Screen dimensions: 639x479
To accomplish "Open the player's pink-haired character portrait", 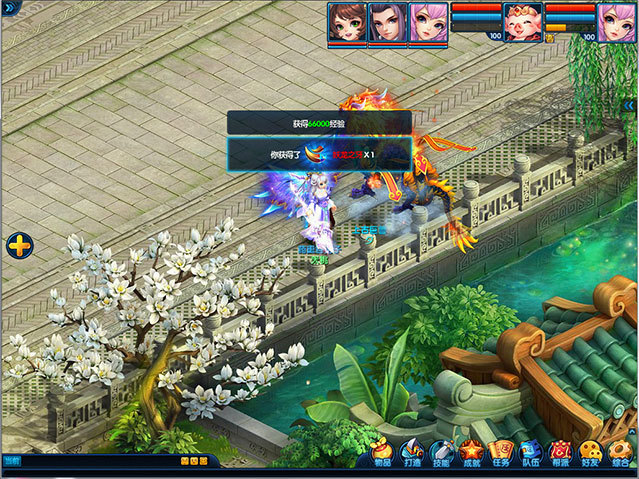I will point(617,22).
